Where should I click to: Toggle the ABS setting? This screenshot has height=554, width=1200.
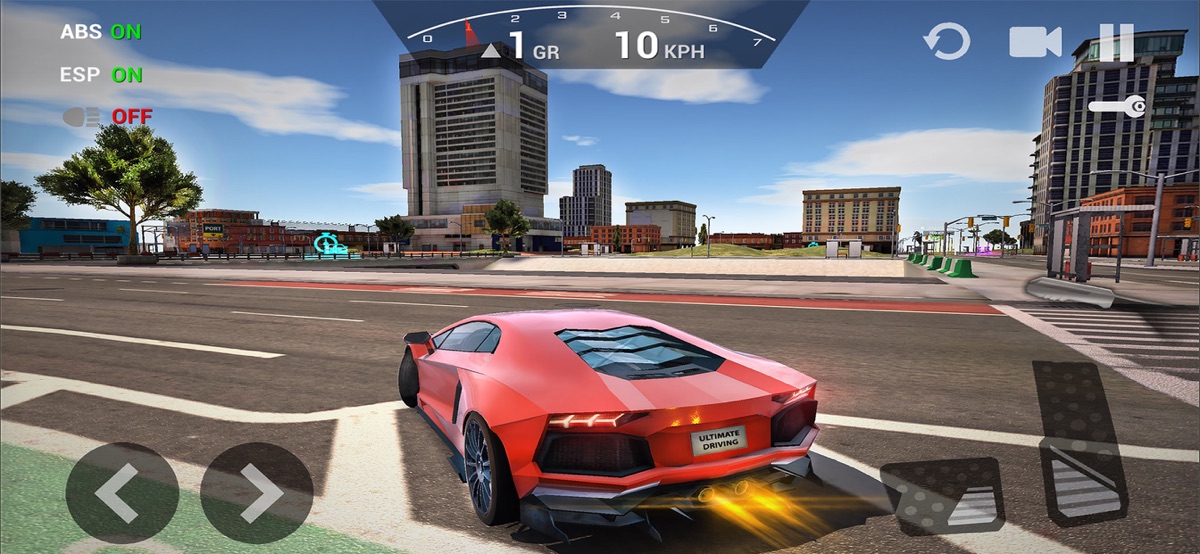[101, 31]
